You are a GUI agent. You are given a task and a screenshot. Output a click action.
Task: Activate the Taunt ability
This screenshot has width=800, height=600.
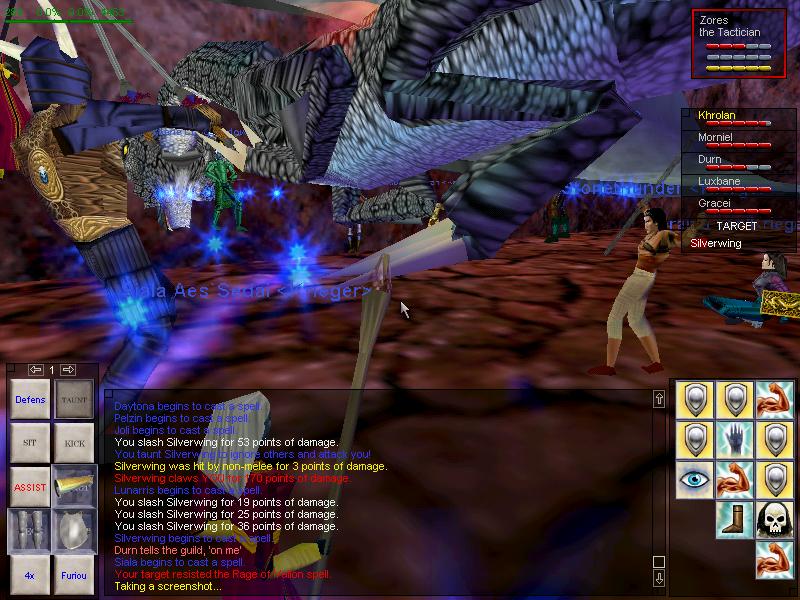tap(74, 400)
